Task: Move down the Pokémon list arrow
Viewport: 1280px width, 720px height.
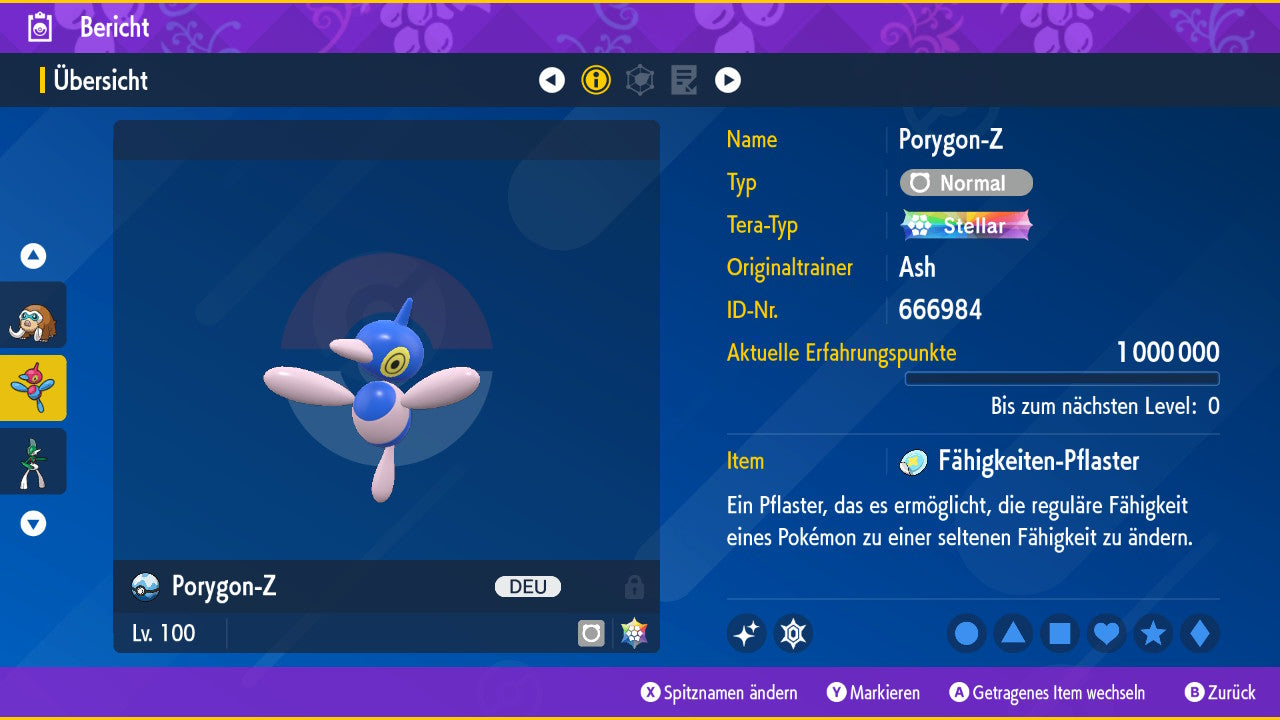Action: click(x=33, y=523)
